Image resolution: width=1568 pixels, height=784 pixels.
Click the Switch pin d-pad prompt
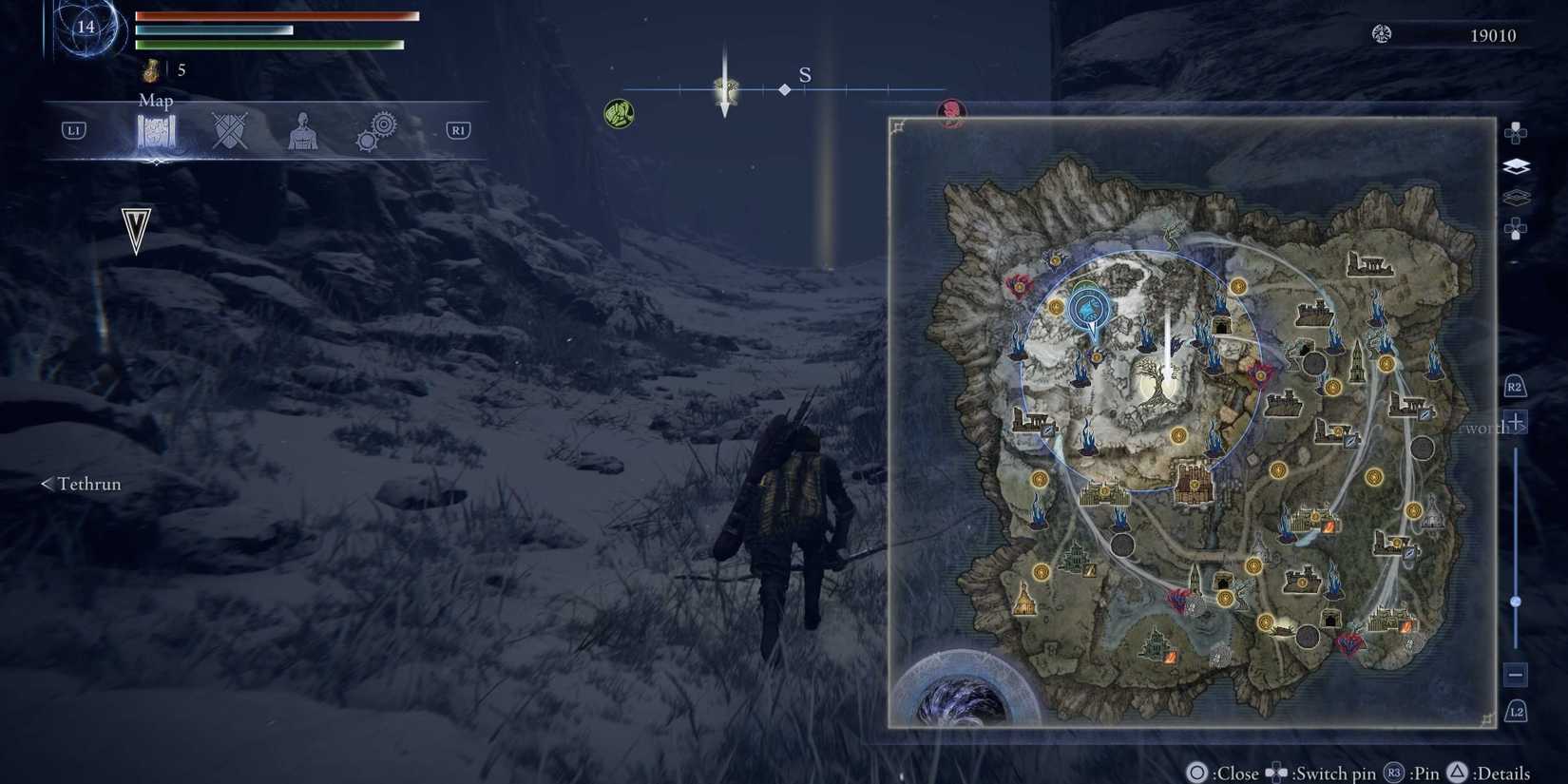(1278, 774)
